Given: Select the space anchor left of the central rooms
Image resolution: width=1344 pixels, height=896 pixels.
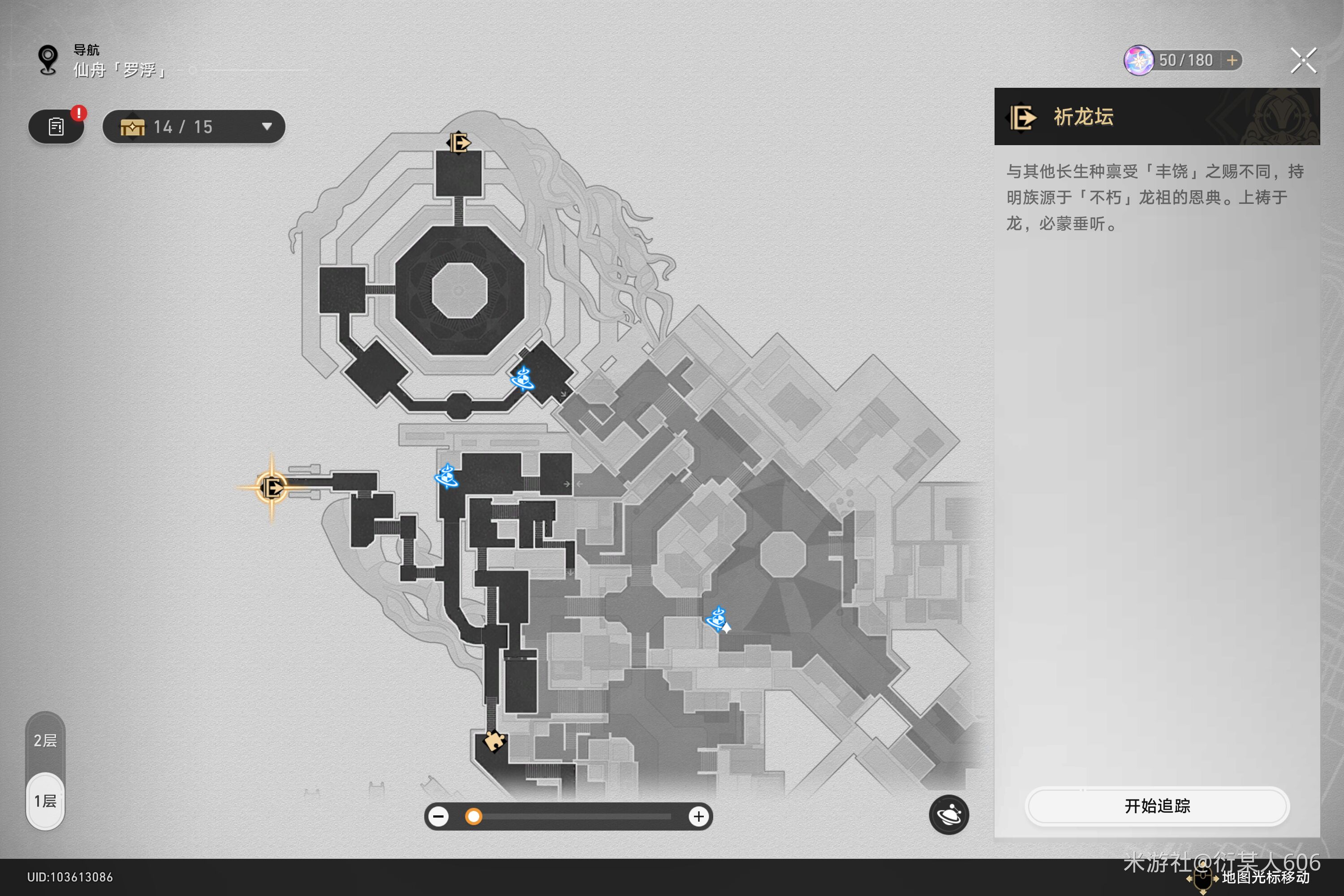Looking at the screenshot, I should 447,476.
